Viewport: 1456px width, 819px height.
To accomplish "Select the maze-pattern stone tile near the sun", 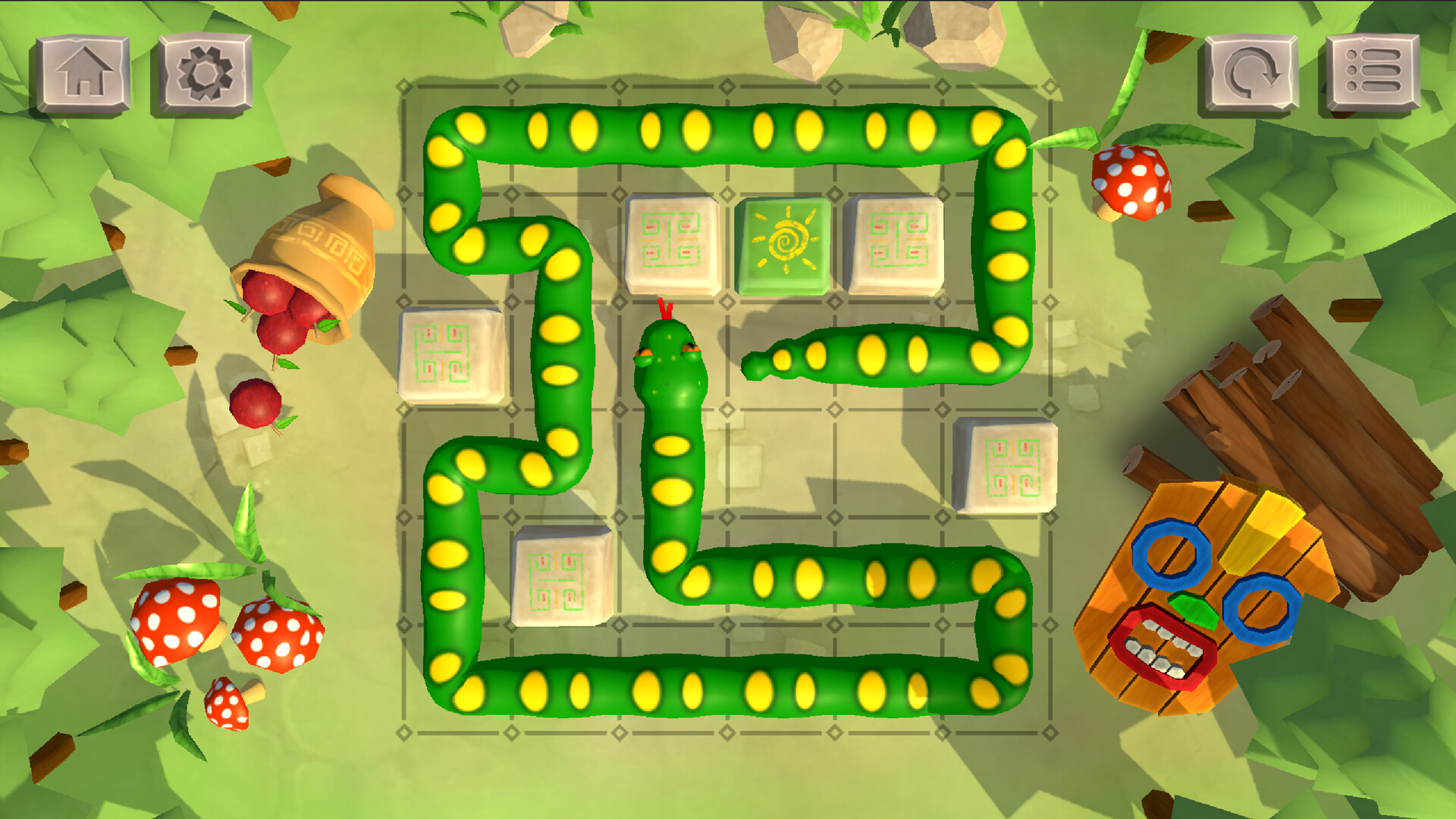I will click(671, 243).
